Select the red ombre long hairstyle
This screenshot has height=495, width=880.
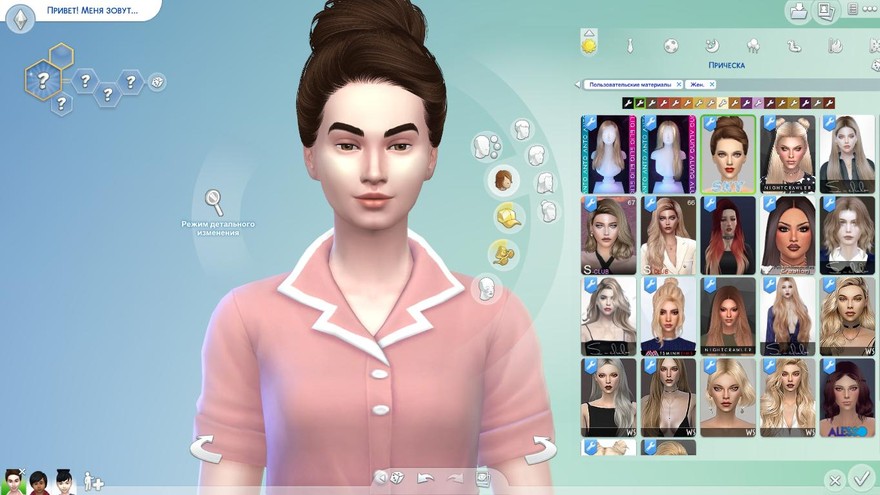(728, 235)
